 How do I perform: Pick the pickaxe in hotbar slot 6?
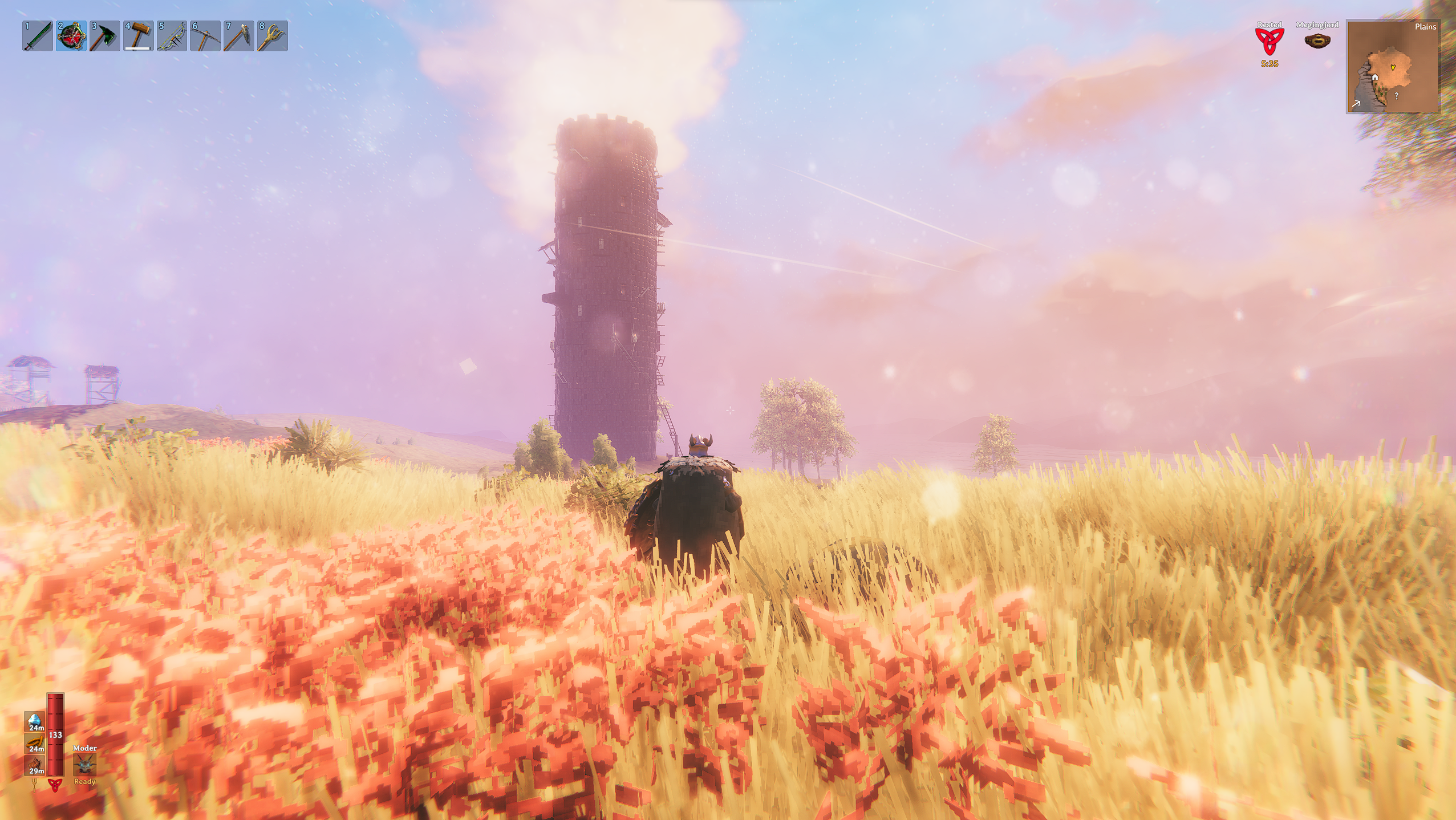205,36
